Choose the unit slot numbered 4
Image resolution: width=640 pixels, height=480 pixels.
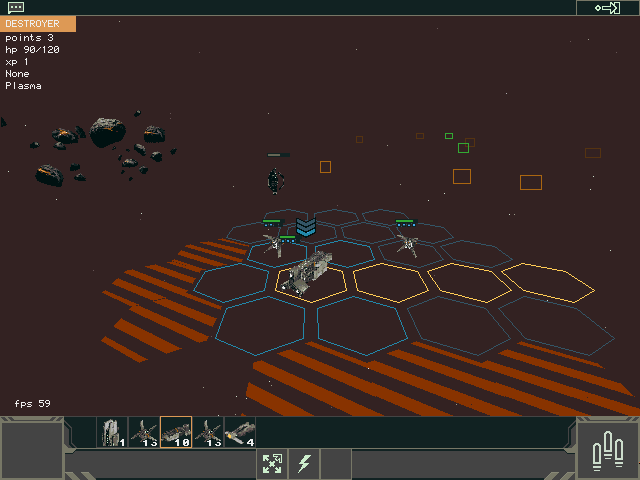pyautogui.click(x=240, y=432)
